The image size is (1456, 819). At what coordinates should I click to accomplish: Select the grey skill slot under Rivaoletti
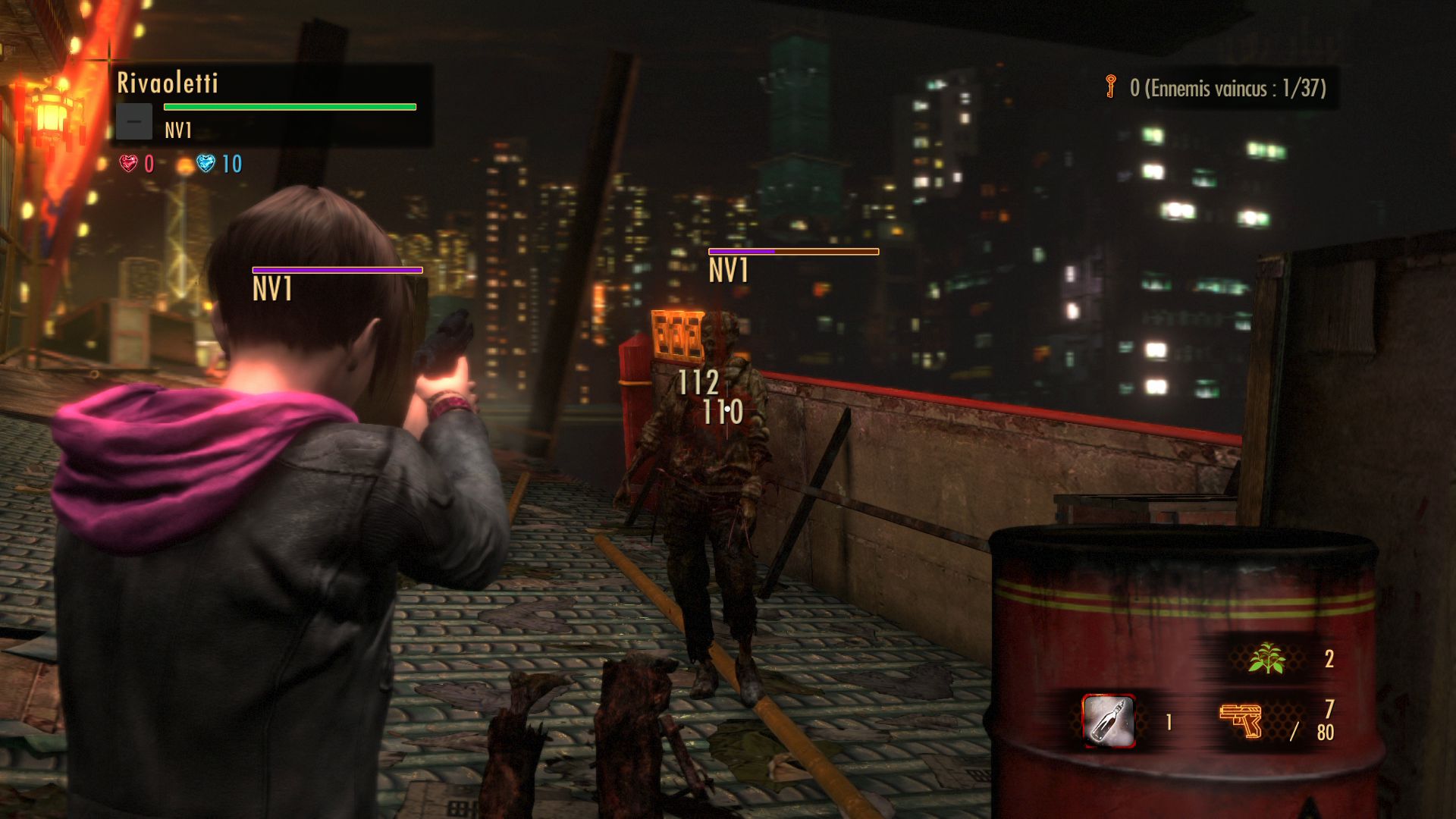coord(134,122)
